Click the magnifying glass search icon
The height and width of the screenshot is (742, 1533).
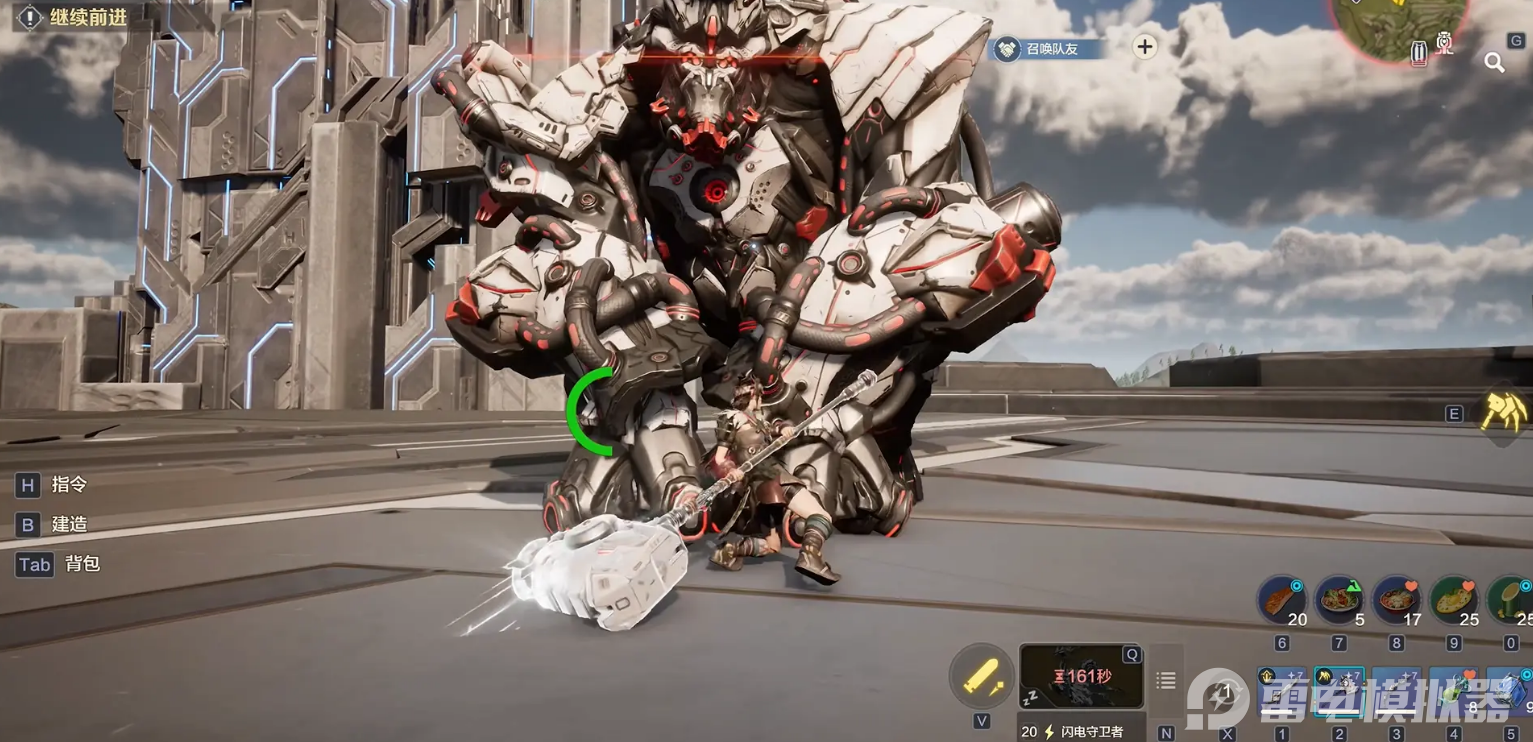[1494, 63]
